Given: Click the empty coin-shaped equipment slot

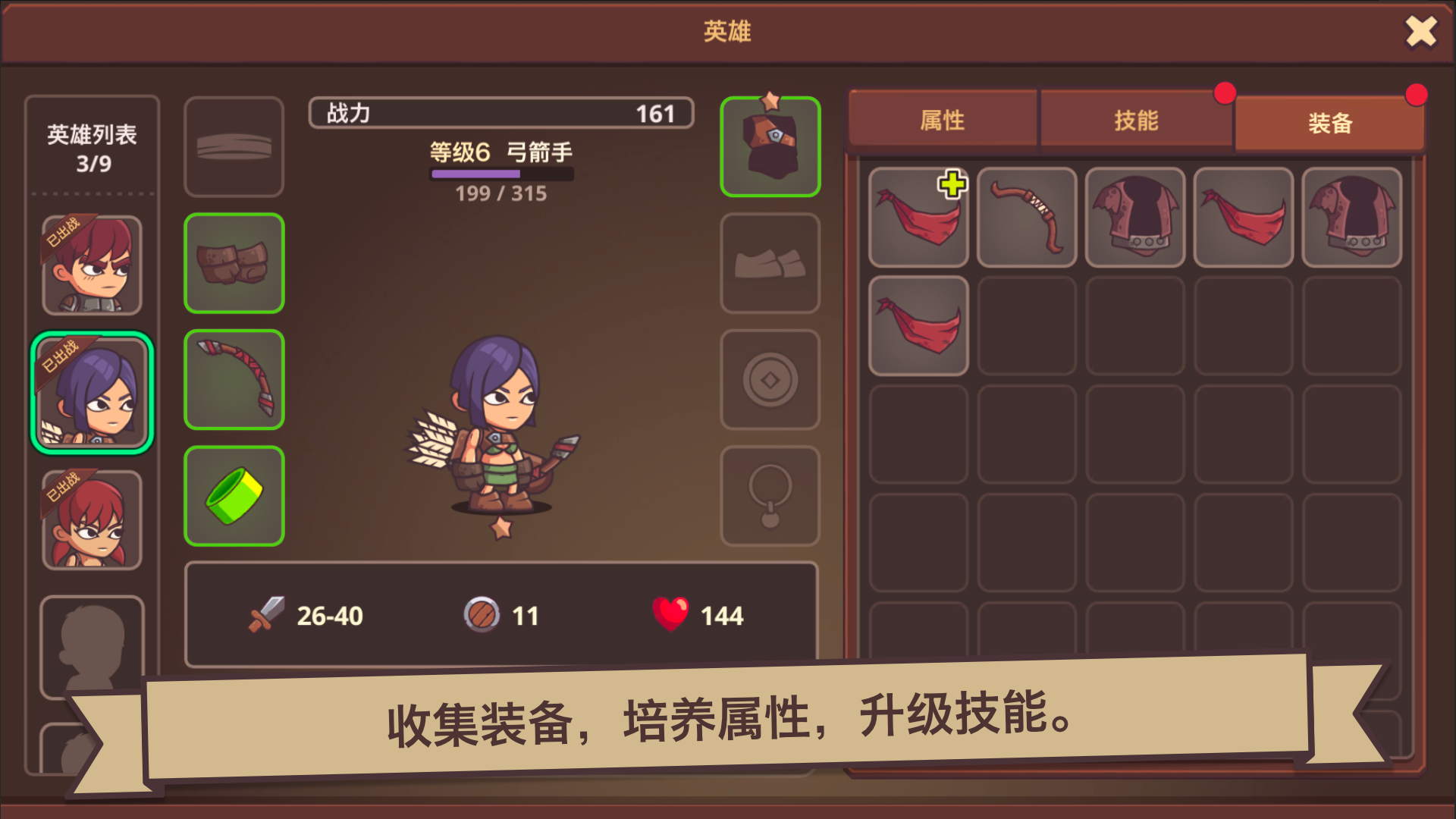Looking at the screenshot, I should tap(770, 379).
